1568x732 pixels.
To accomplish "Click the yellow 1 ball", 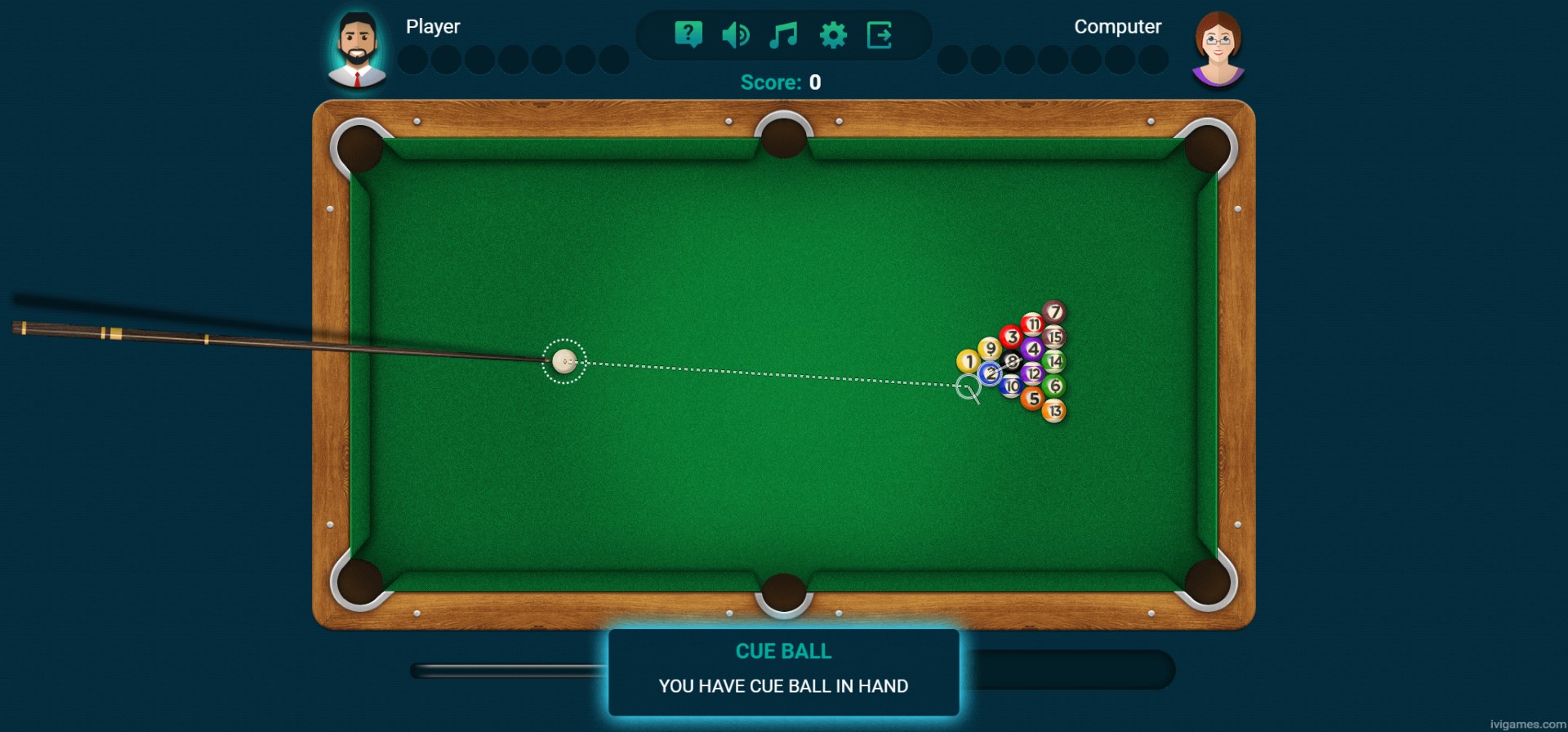I will coord(966,359).
